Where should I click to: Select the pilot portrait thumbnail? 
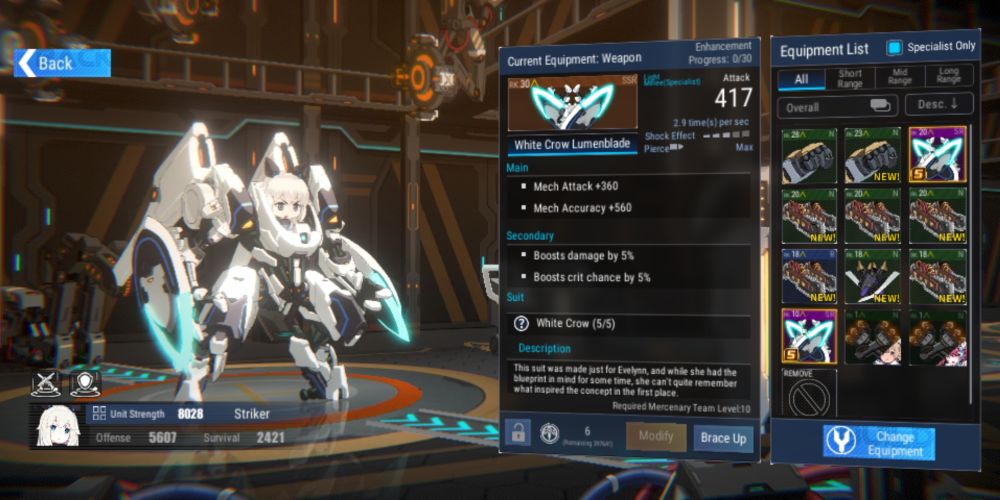pyautogui.click(x=58, y=426)
